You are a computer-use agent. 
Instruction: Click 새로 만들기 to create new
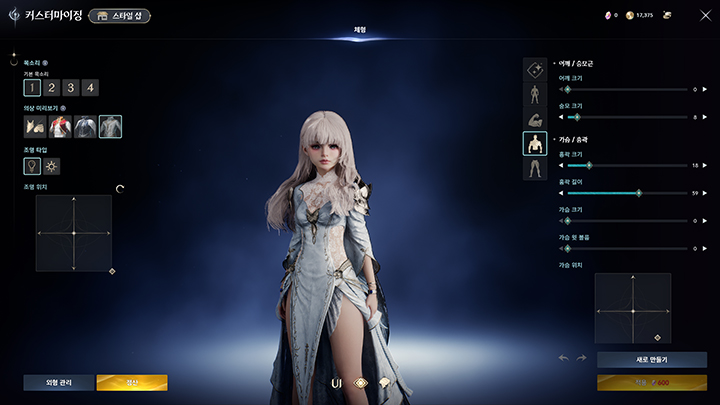tap(651, 359)
